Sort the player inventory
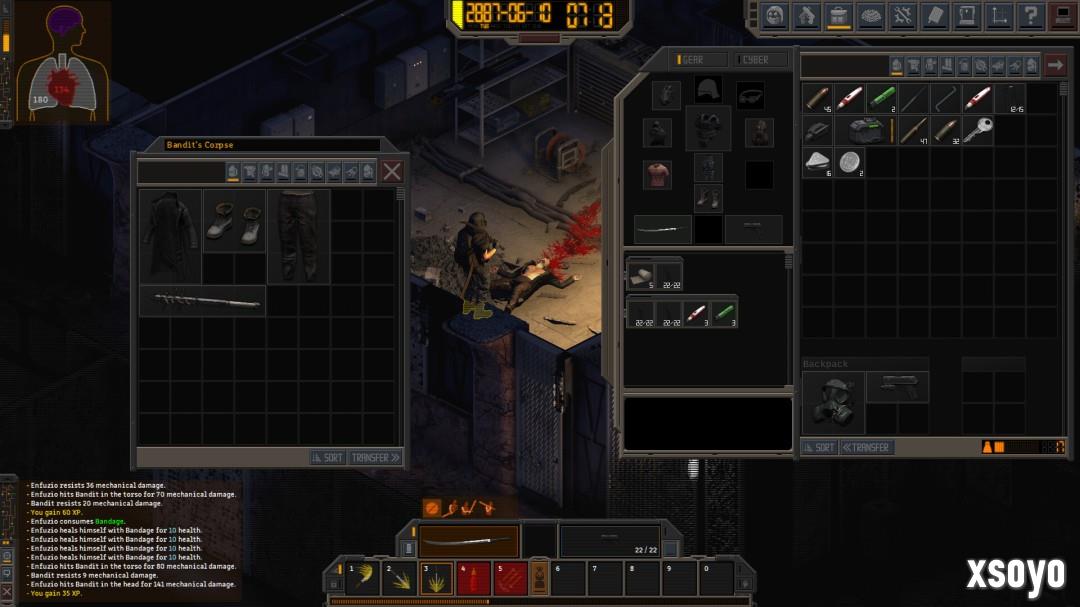The width and height of the screenshot is (1080, 607). tap(819, 447)
